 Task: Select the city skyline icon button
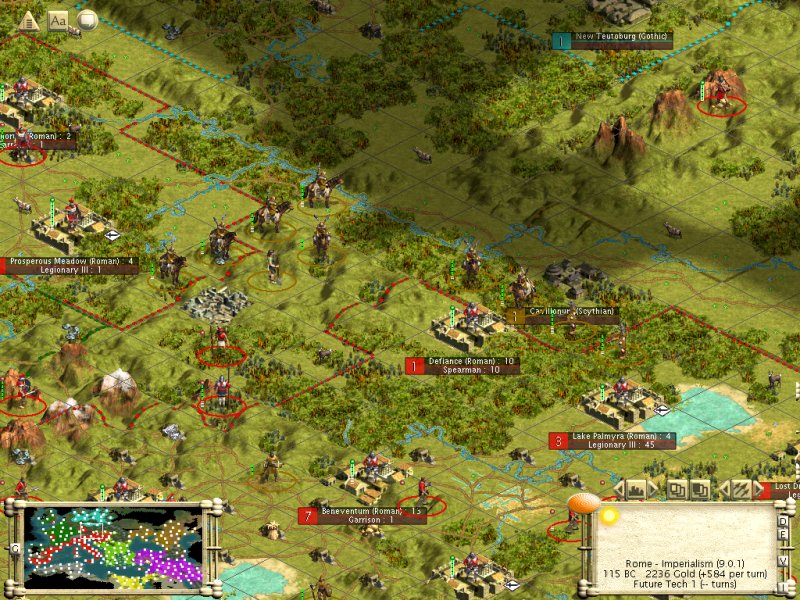635,489
